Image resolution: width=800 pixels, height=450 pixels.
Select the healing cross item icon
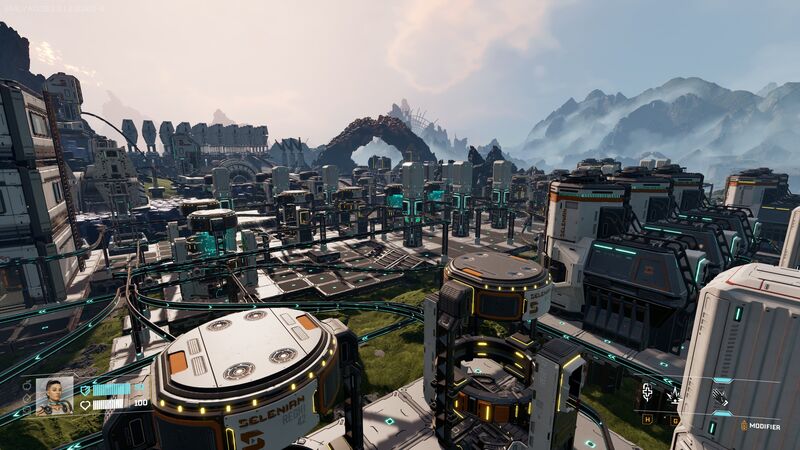pyautogui.click(x=647, y=392)
